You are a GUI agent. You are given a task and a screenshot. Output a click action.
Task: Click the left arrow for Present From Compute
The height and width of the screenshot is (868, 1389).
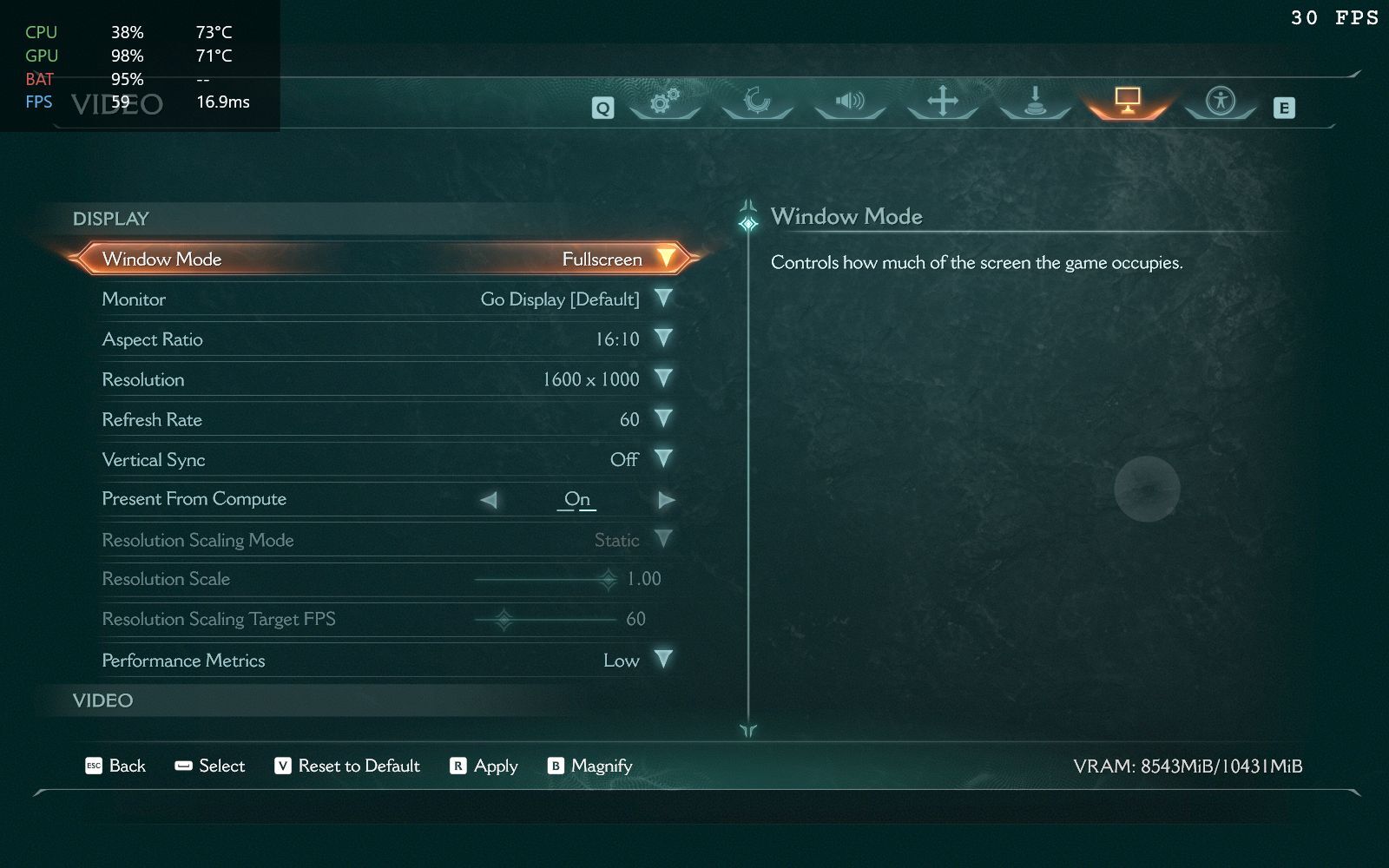pyautogui.click(x=489, y=500)
